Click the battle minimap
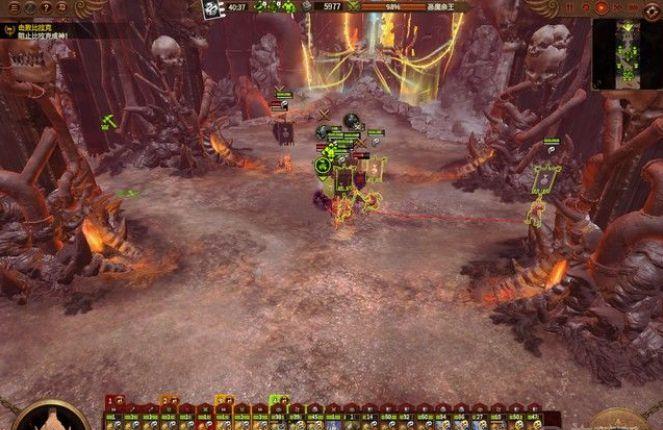 click(627, 53)
